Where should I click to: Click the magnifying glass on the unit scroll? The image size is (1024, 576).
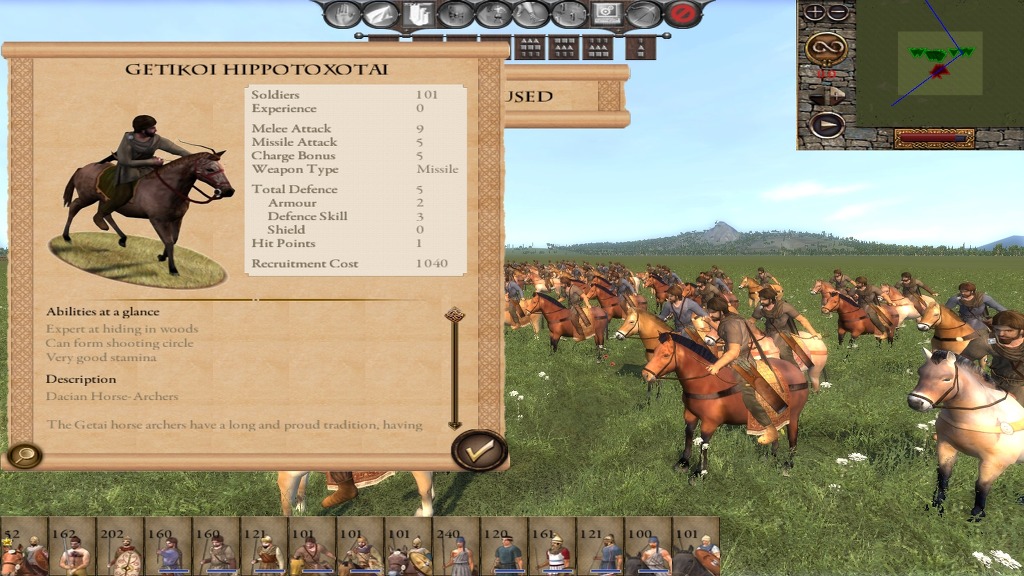pos(22,455)
